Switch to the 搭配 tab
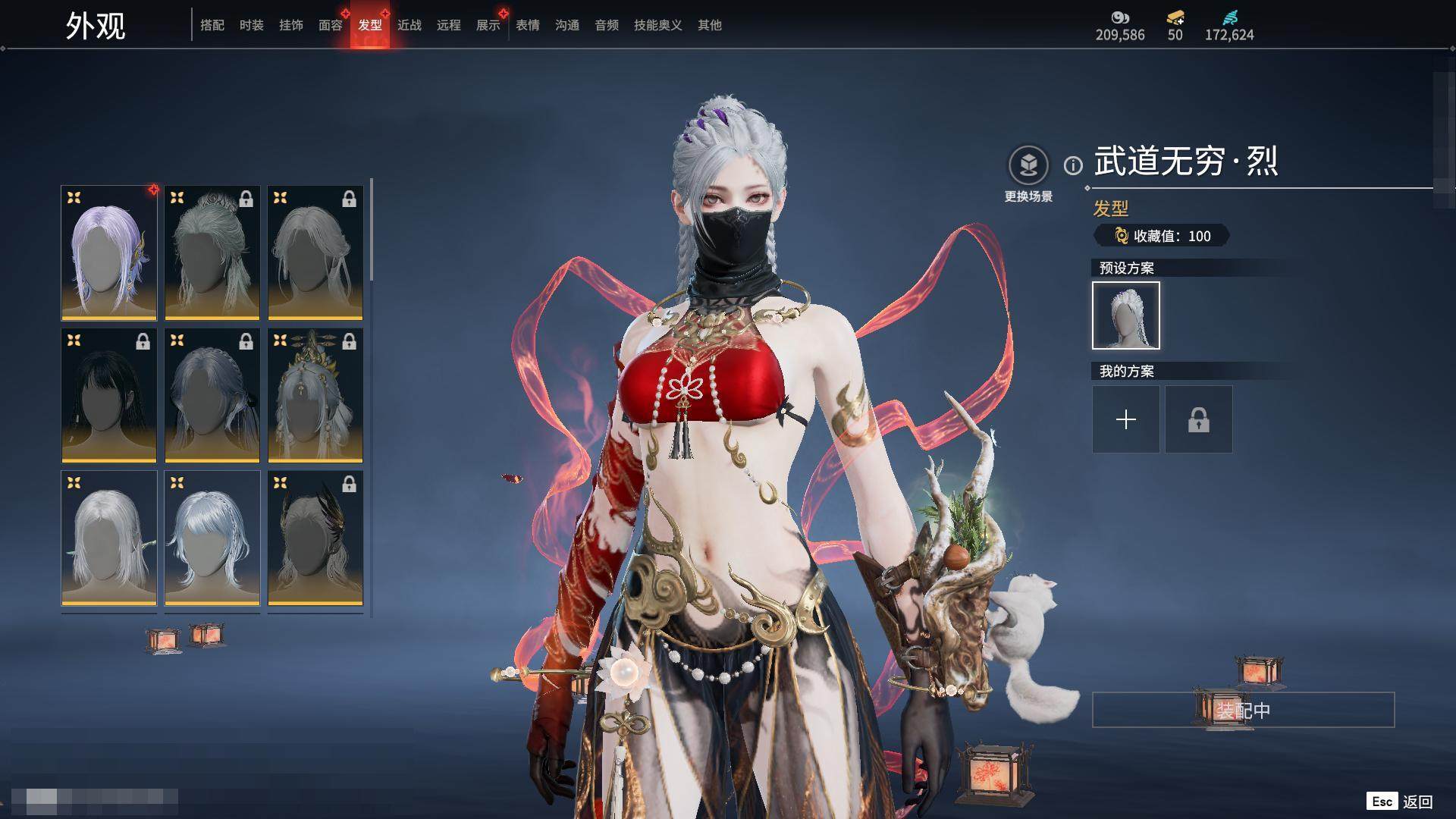This screenshot has height=819, width=1456. click(212, 25)
